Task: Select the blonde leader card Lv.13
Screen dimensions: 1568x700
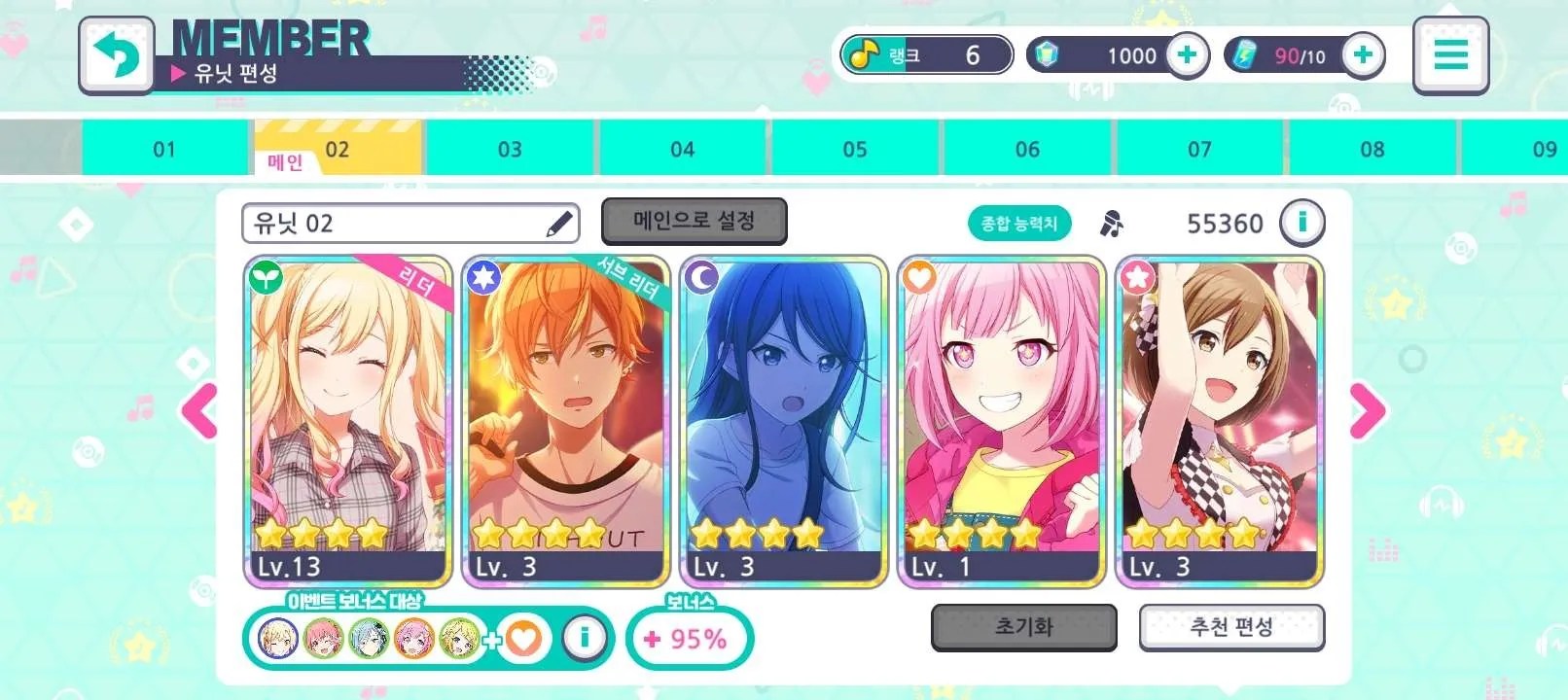Action: [348, 421]
